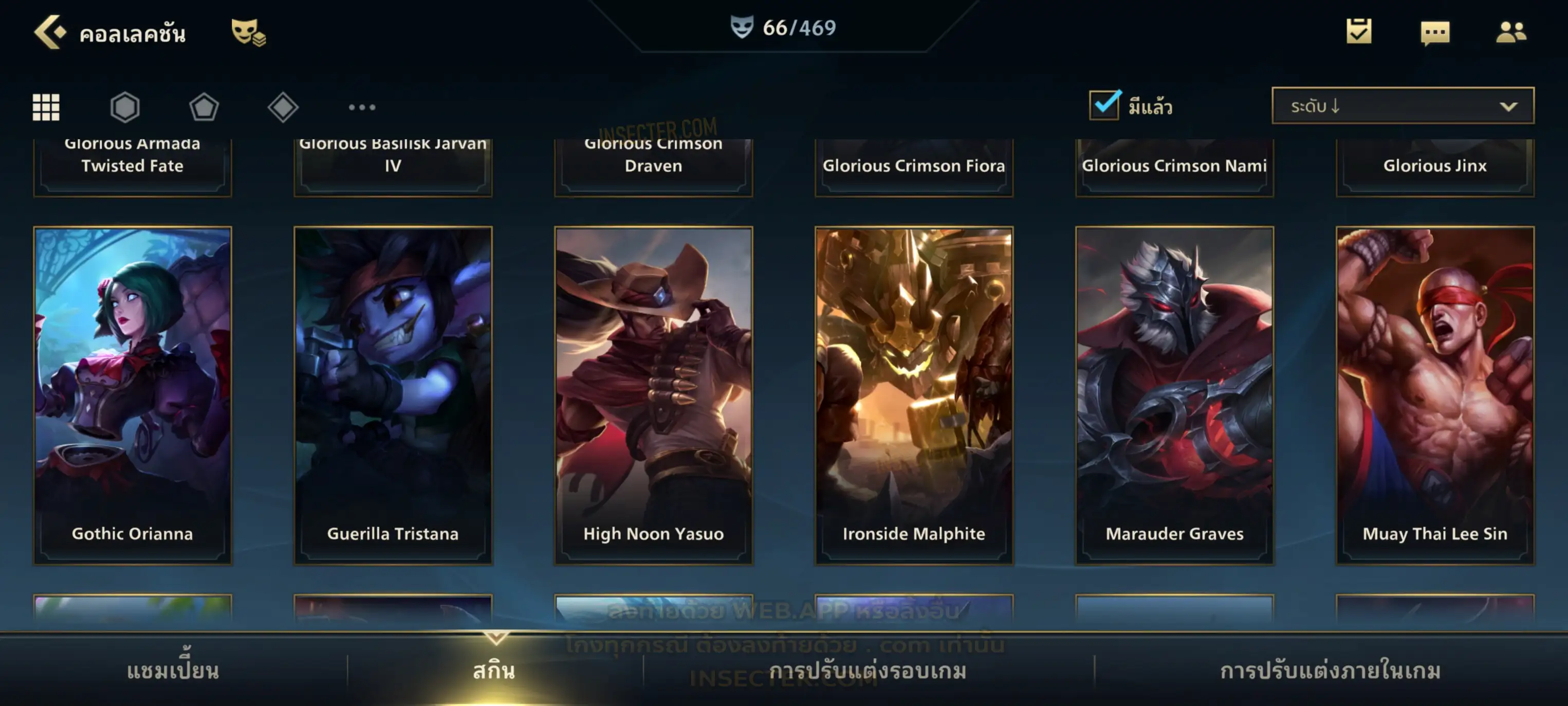Screen dimensions: 1568x706
Task: Select the Gothic Orianna skin card
Action: point(133,395)
